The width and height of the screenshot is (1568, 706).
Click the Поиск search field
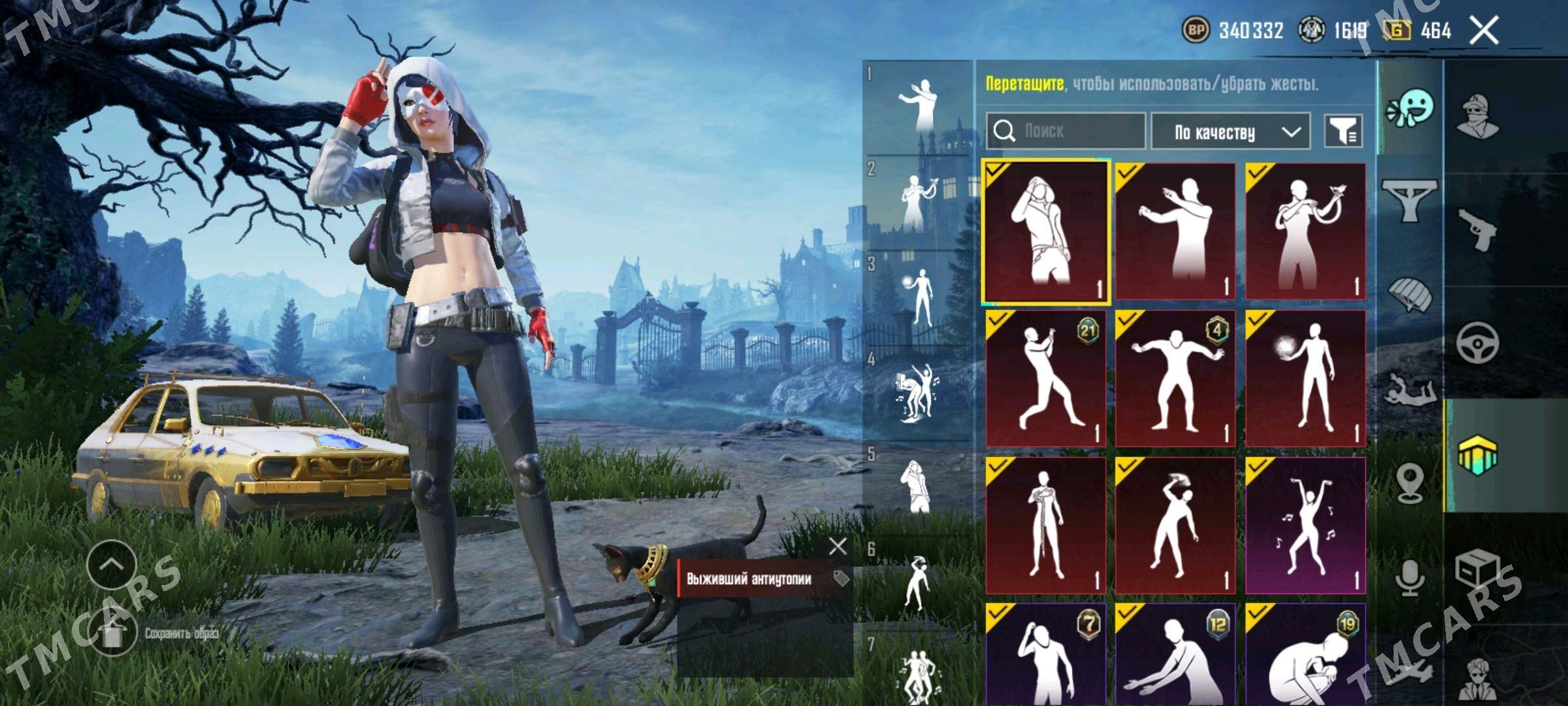pyautogui.click(x=1066, y=131)
